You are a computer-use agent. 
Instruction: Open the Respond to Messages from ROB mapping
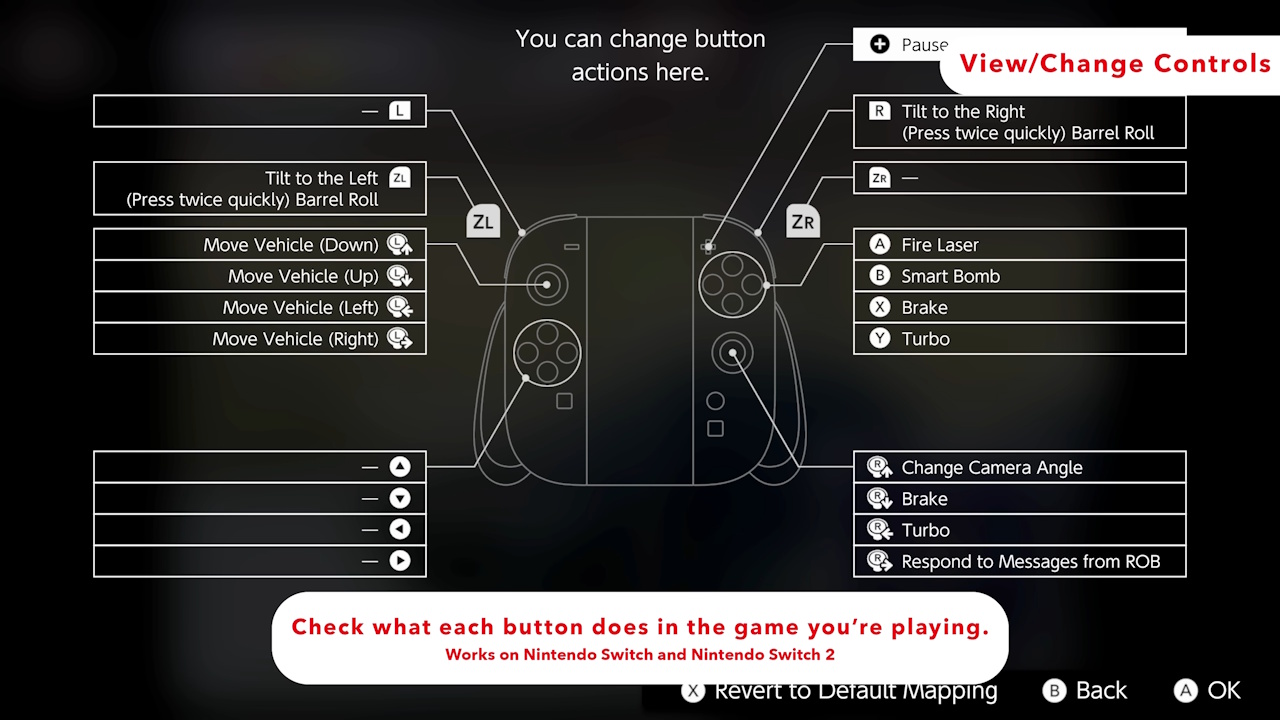tap(1019, 561)
